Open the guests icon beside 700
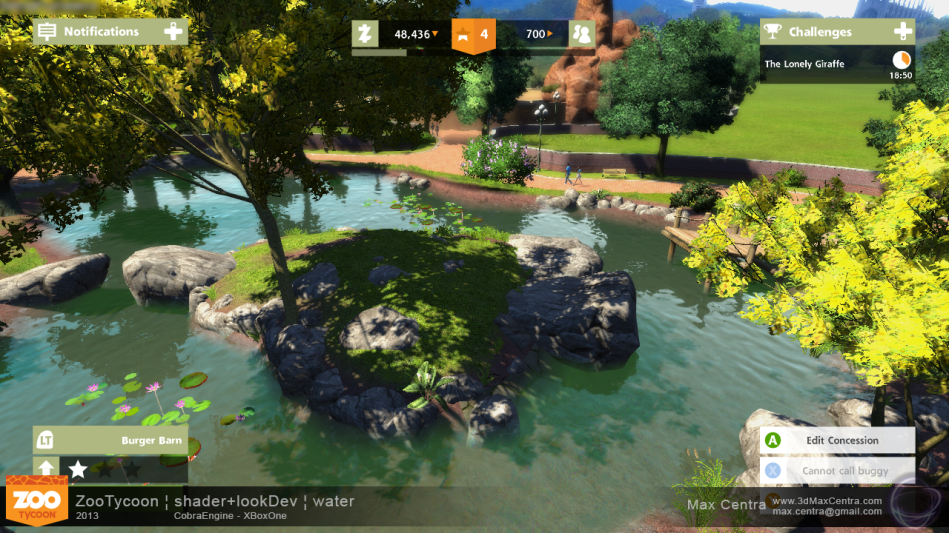Image resolution: width=949 pixels, height=533 pixels. 581,34
